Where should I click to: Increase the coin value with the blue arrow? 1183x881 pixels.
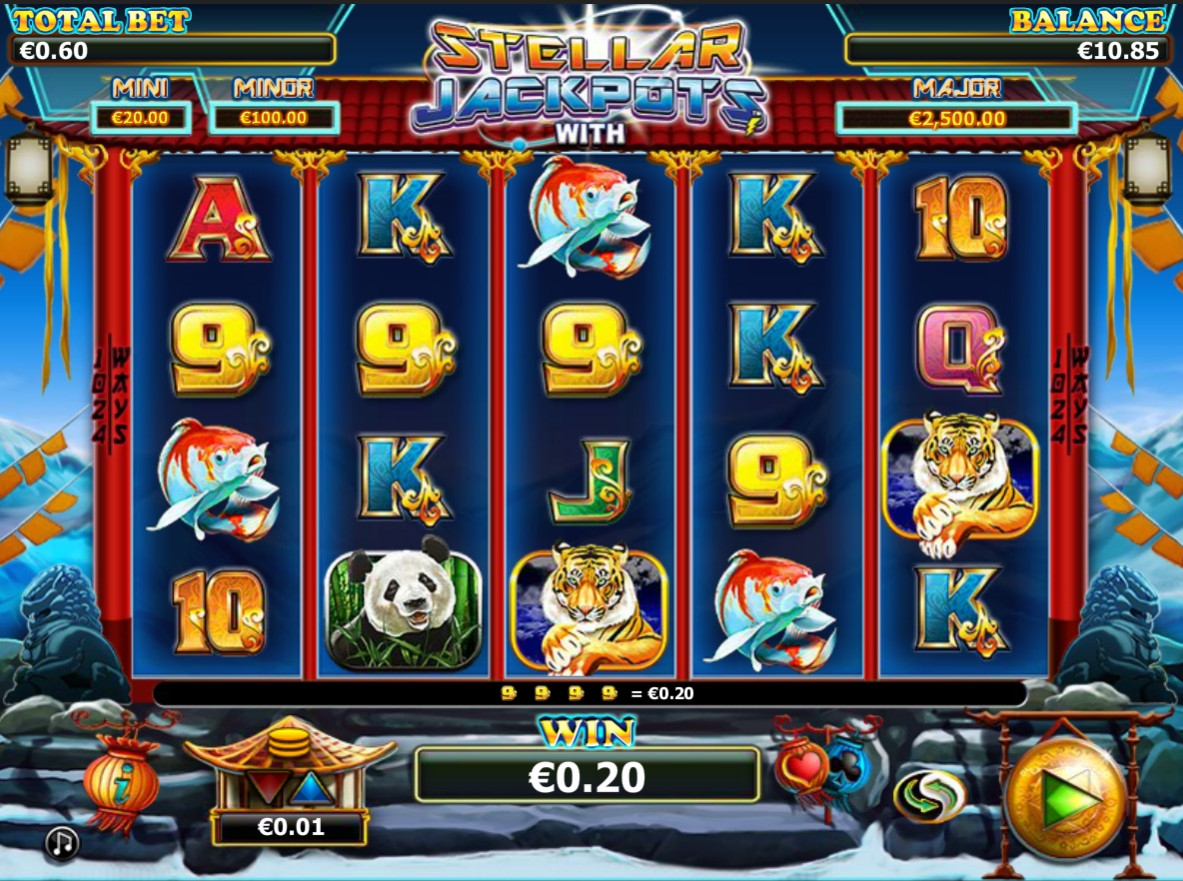point(308,788)
